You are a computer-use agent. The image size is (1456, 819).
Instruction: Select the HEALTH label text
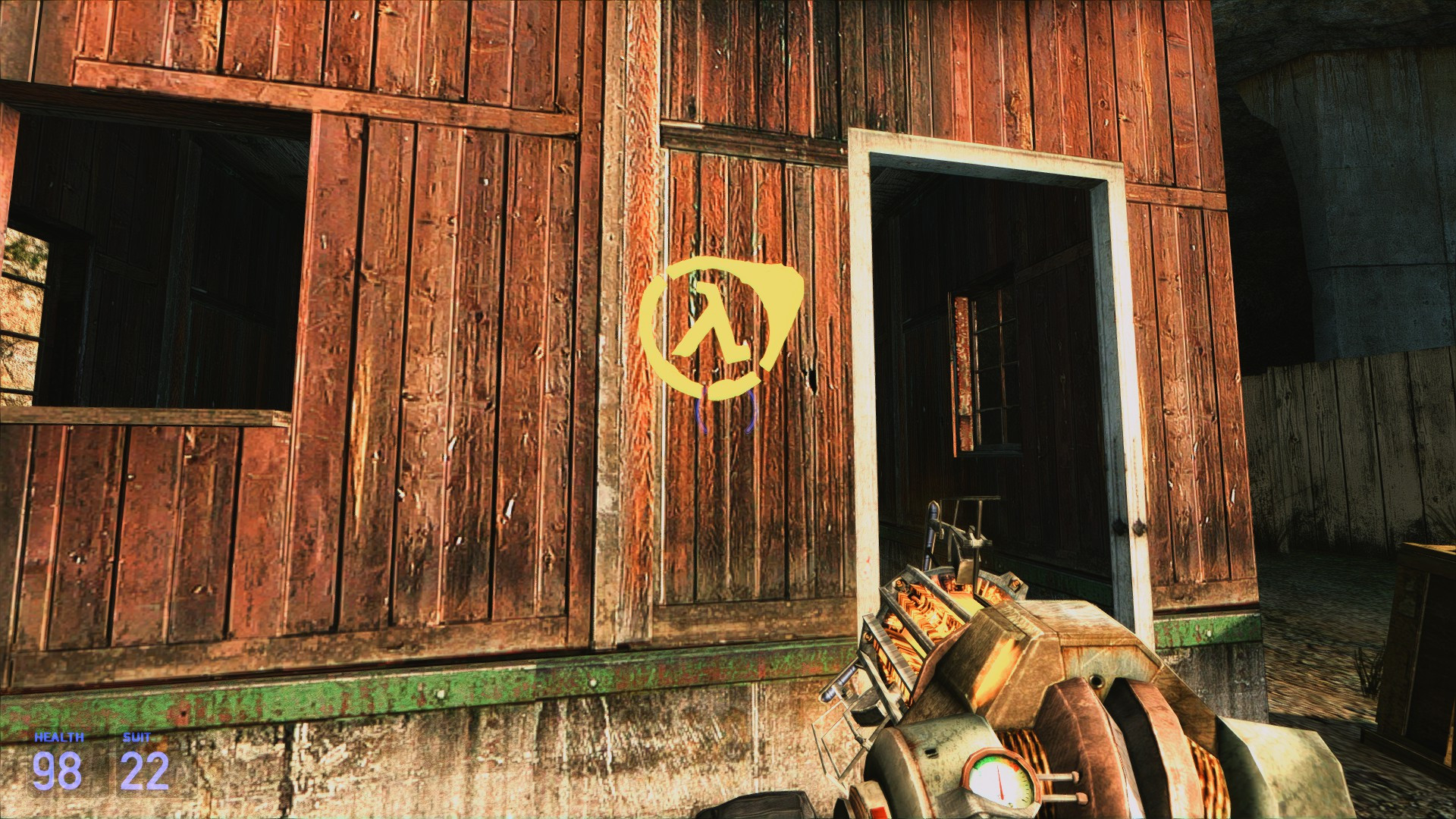click(x=59, y=736)
